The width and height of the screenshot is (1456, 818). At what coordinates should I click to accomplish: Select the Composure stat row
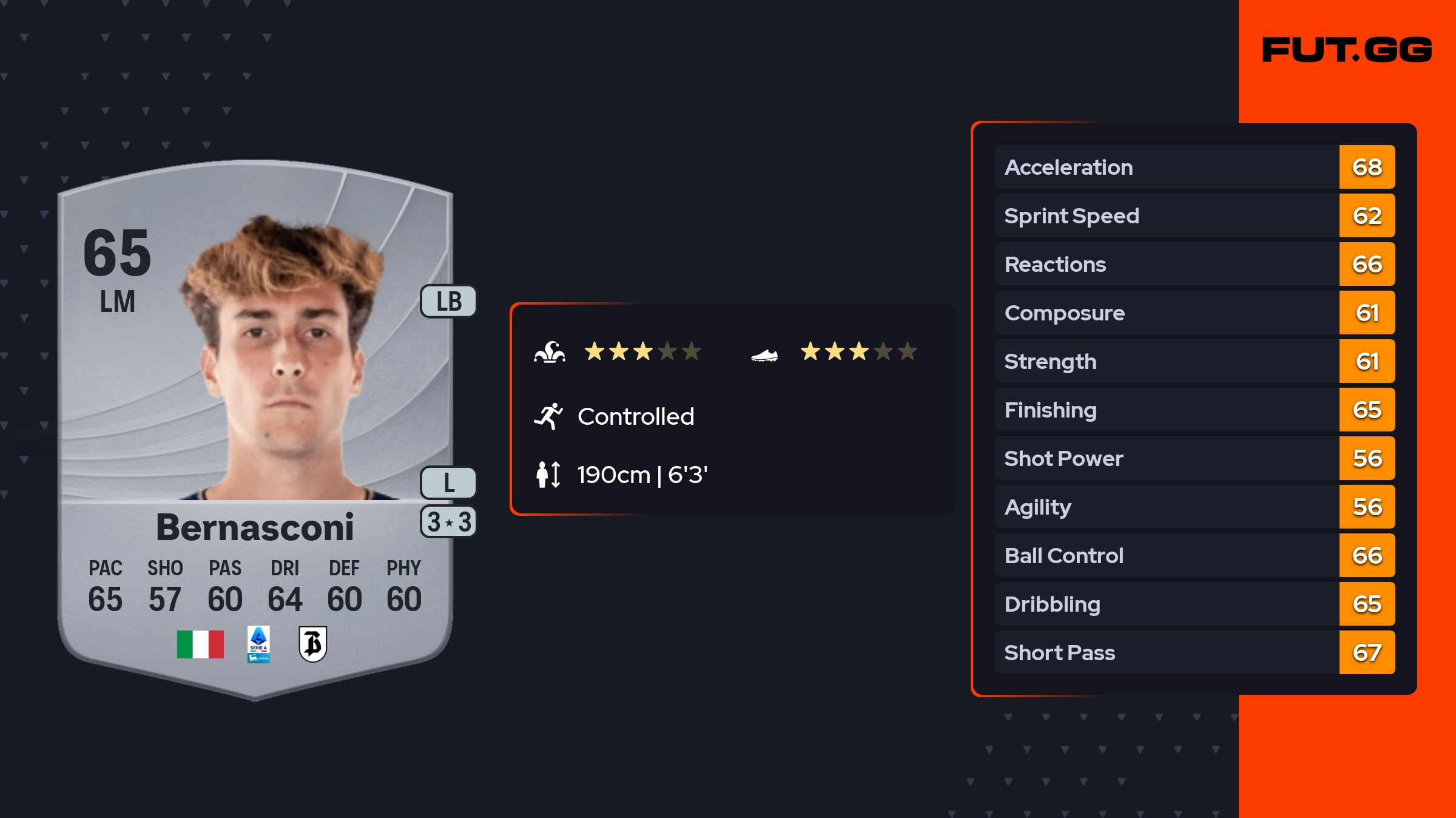tap(1194, 313)
